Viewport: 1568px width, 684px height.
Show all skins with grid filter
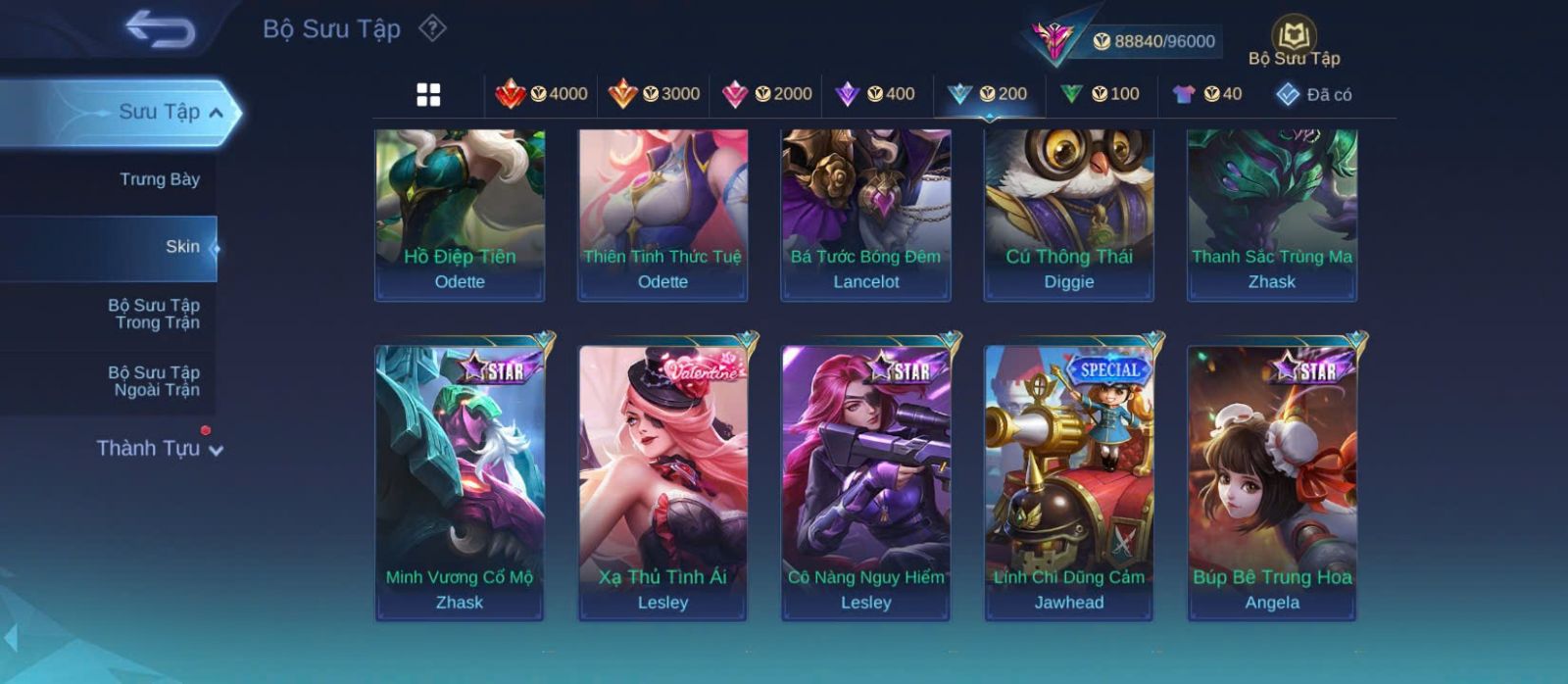428,95
